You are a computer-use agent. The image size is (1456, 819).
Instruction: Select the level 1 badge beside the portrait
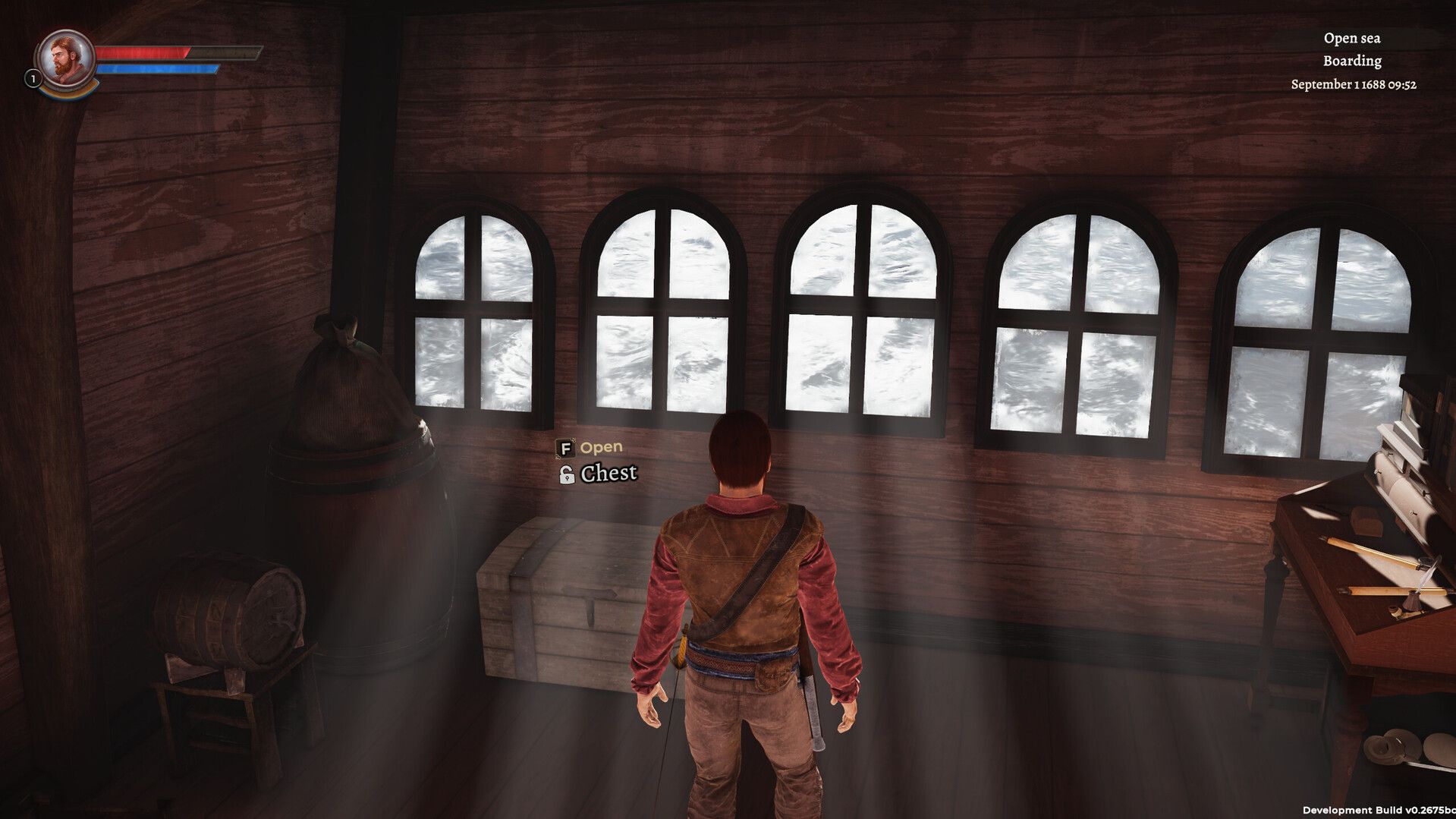click(x=33, y=78)
